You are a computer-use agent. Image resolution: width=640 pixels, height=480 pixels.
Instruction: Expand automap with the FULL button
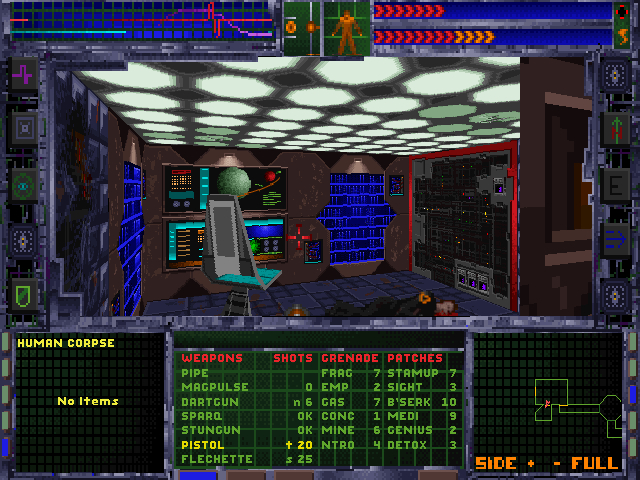click(x=594, y=463)
